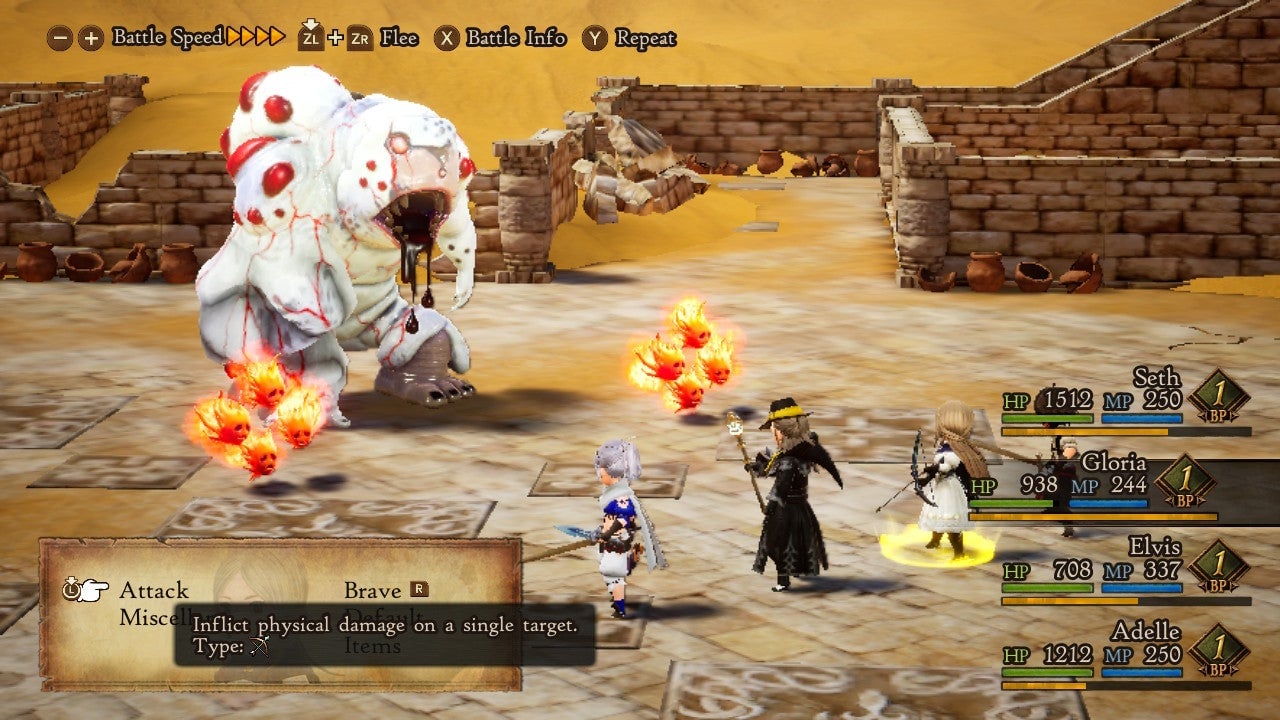The height and width of the screenshot is (720, 1280).
Task: Click the hand pointer icon beside Attack
Action: 95,588
